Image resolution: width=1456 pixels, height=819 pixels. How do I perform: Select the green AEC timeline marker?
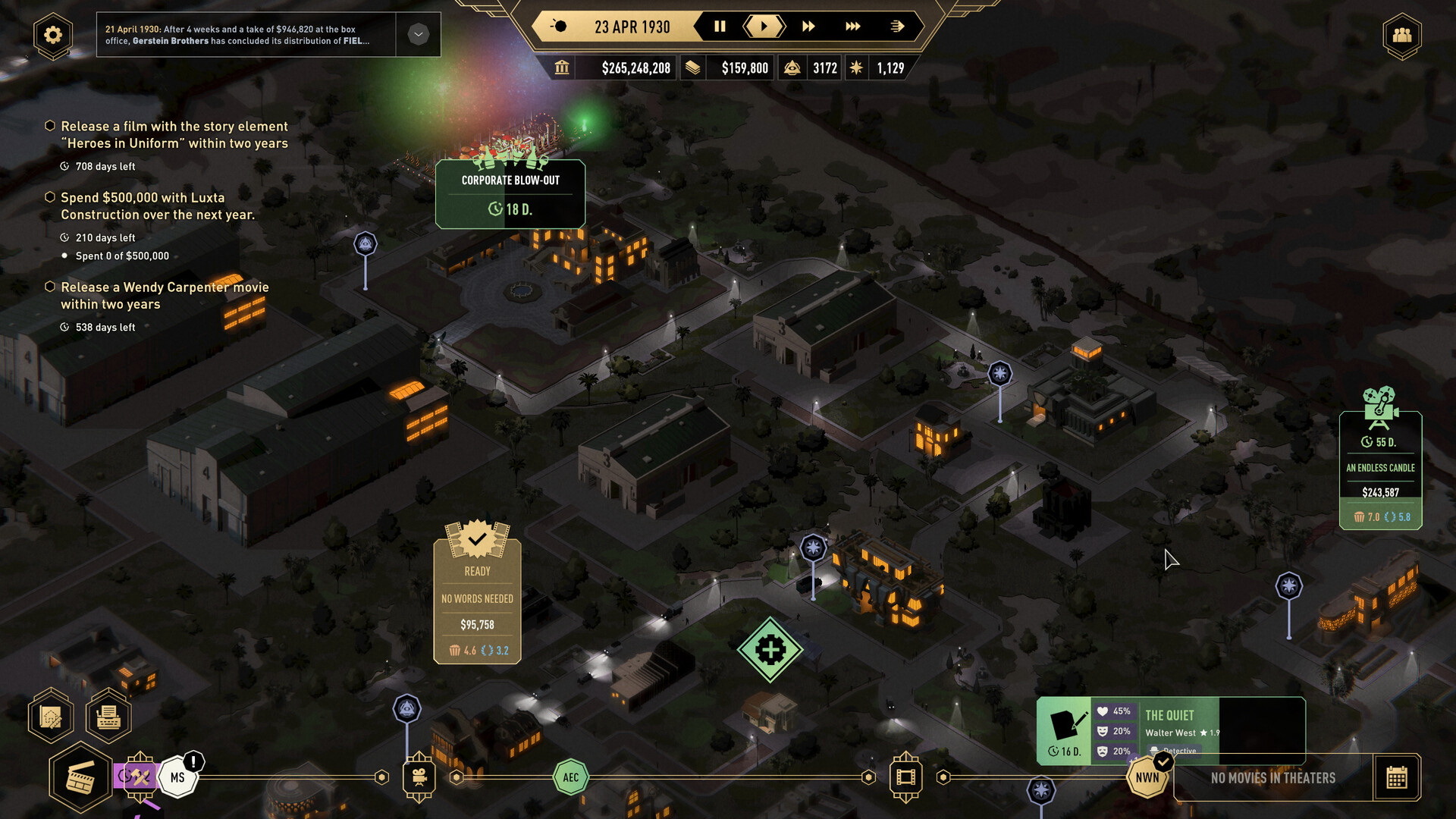coord(571,777)
